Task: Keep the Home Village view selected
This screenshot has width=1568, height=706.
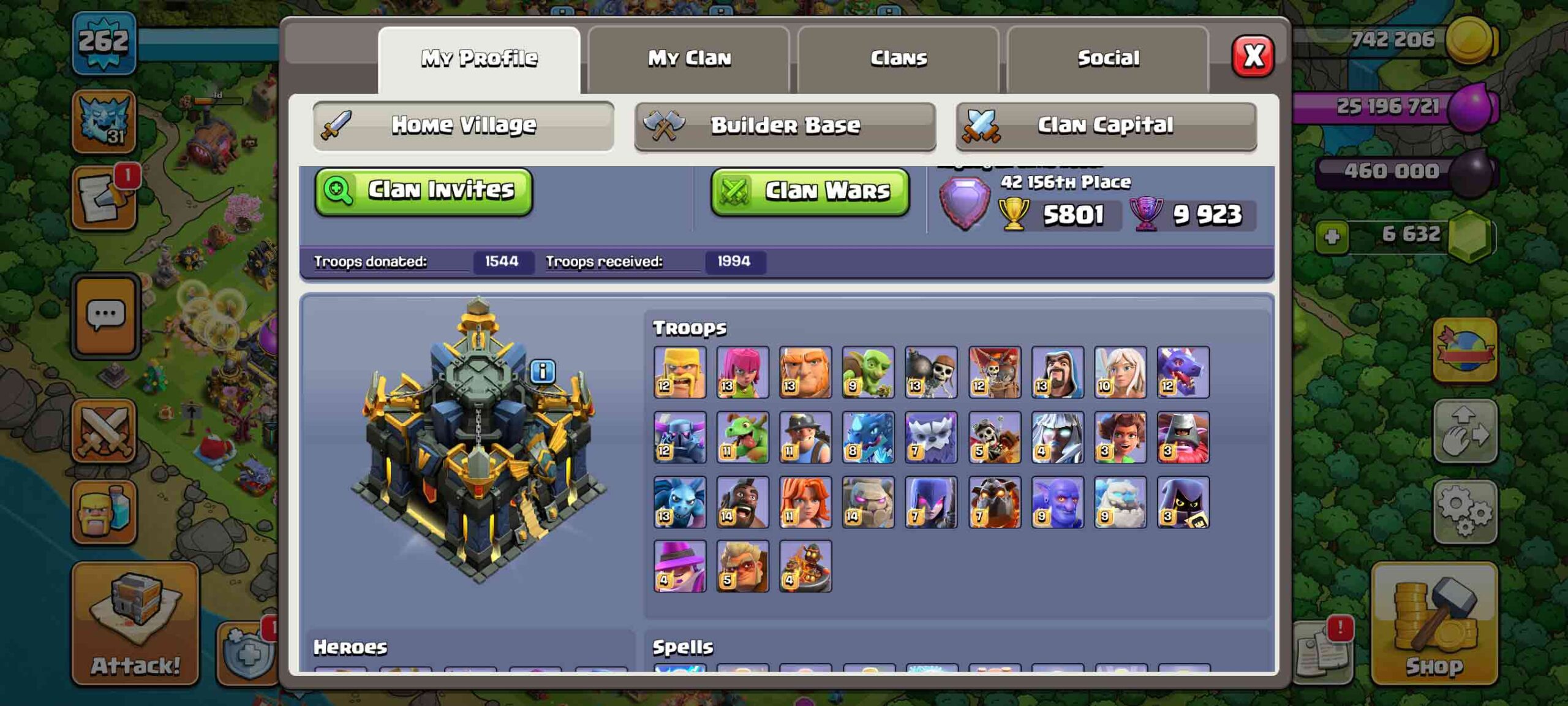Action: click(x=462, y=125)
